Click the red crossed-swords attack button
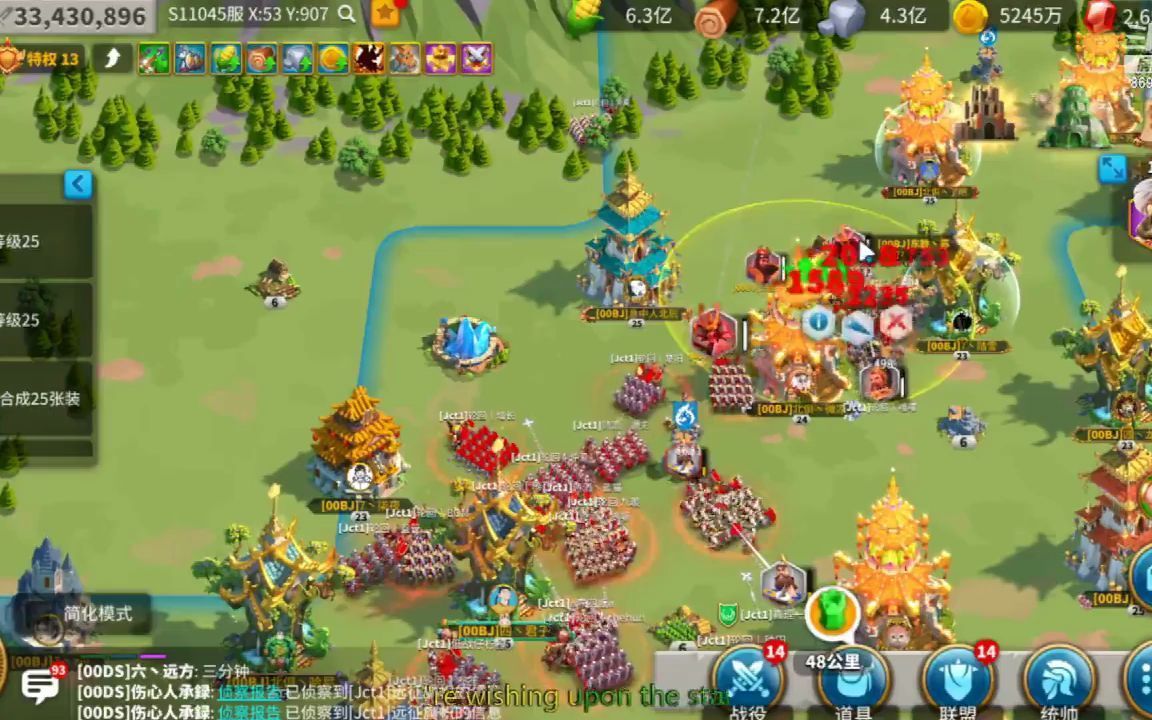 [895, 322]
